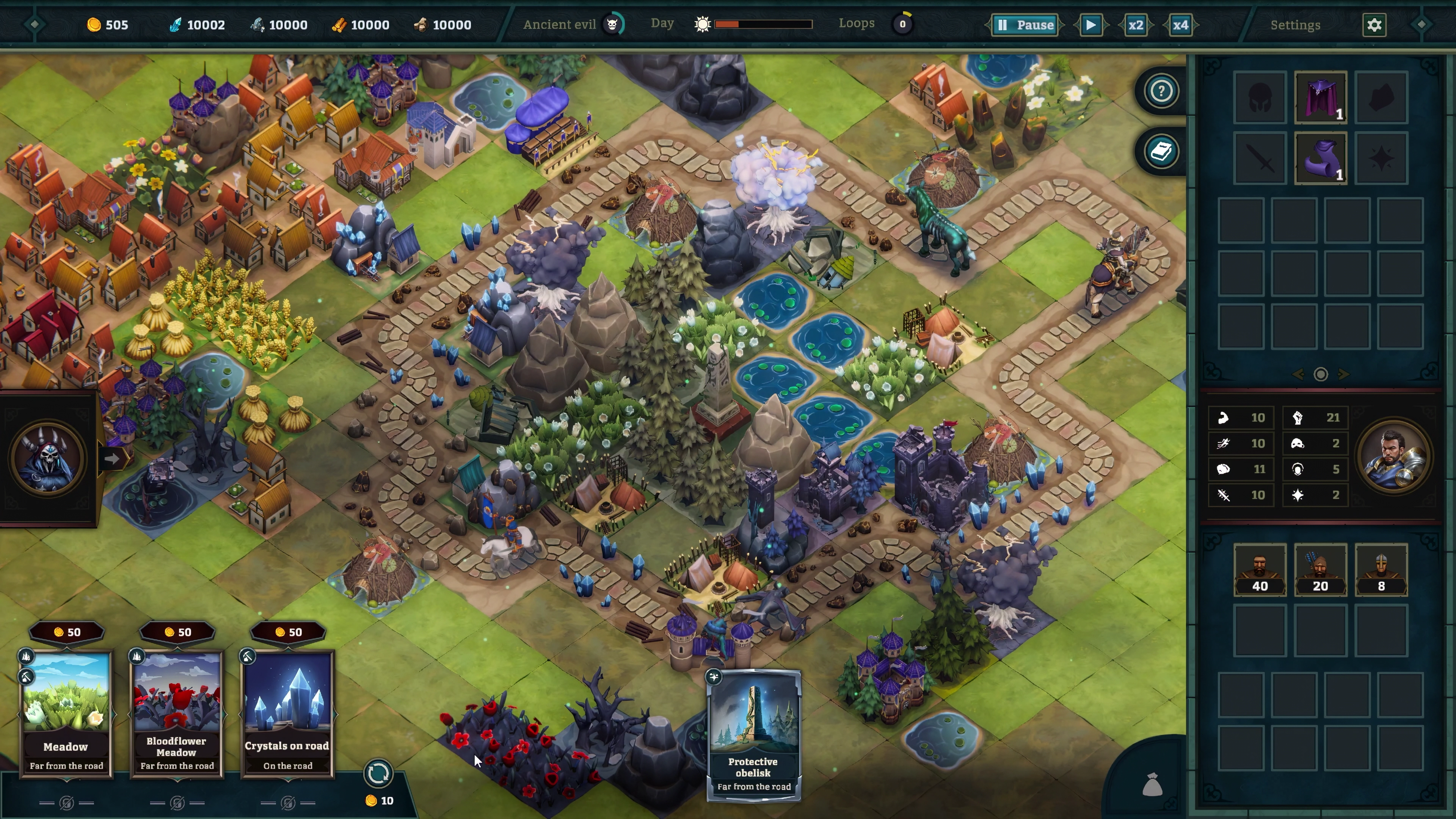Switch game speed to x2
This screenshot has width=1456, height=819.
click(1136, 25)
